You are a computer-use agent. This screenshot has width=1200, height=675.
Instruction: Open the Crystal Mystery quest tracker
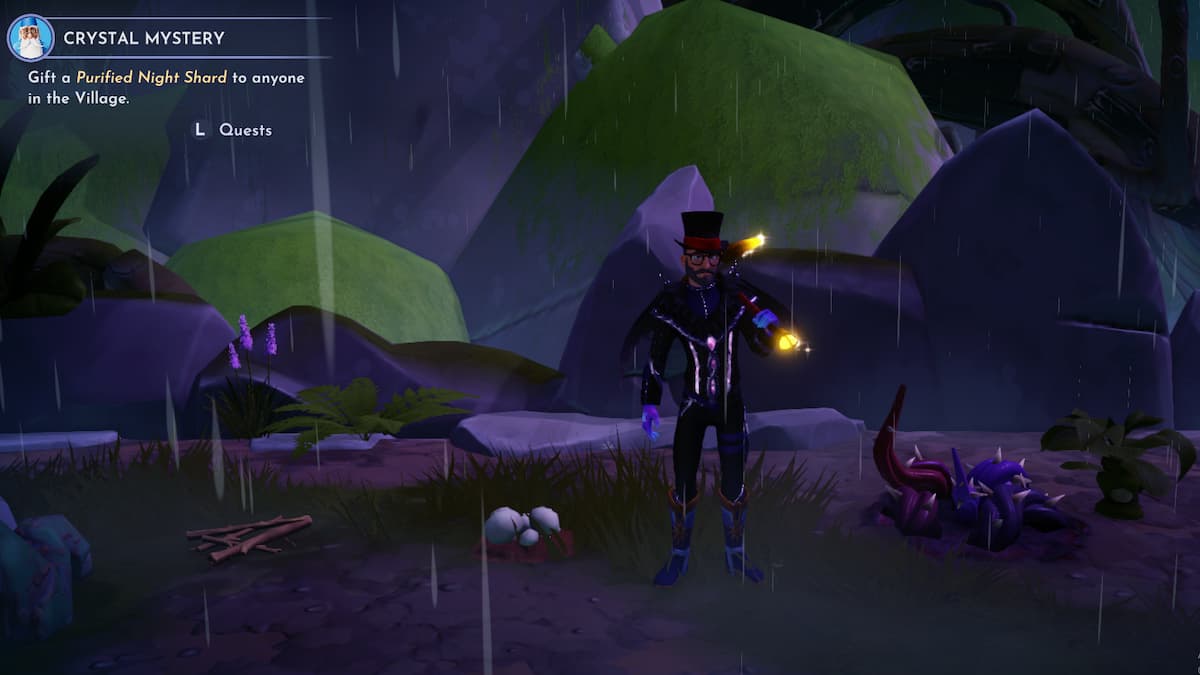[144, 38]
